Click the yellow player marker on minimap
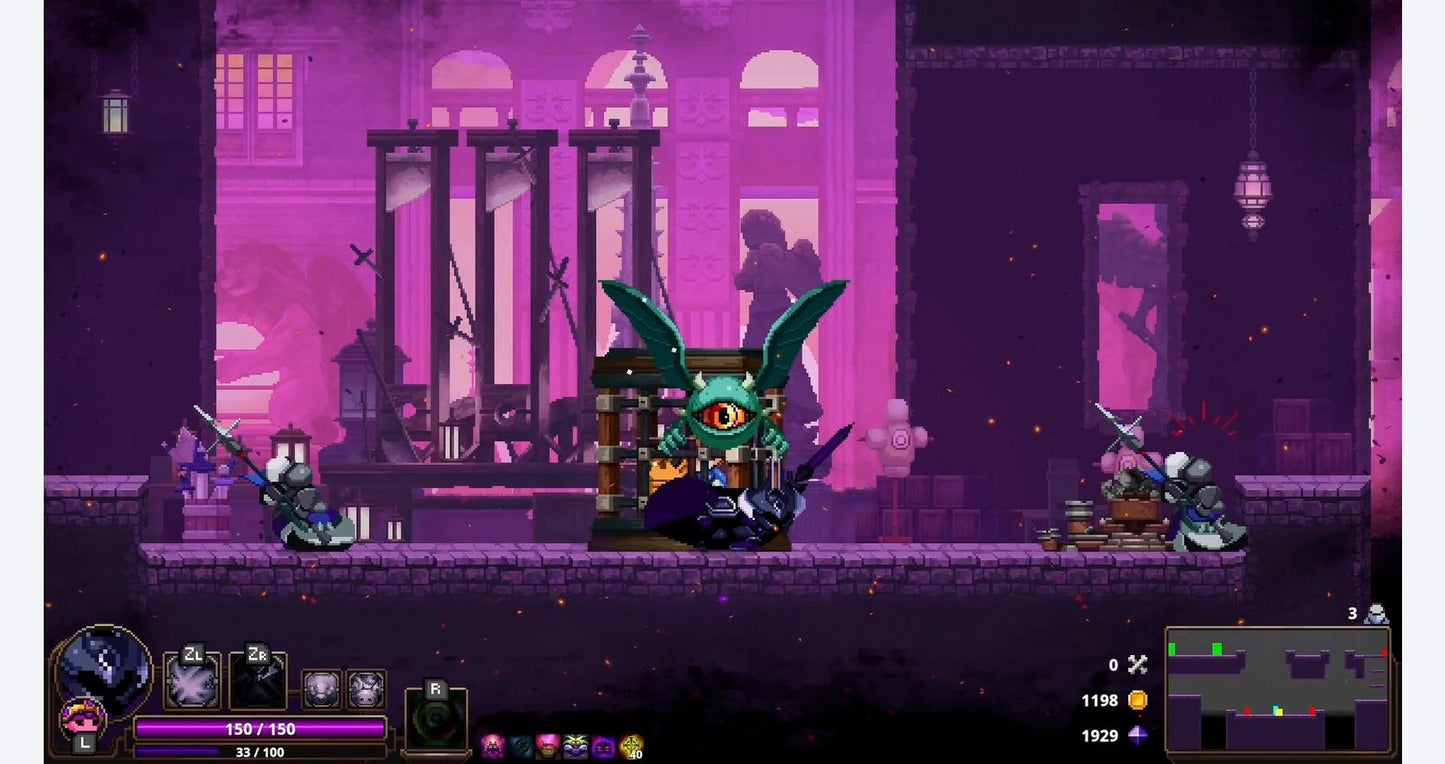 click(1277, 711)
